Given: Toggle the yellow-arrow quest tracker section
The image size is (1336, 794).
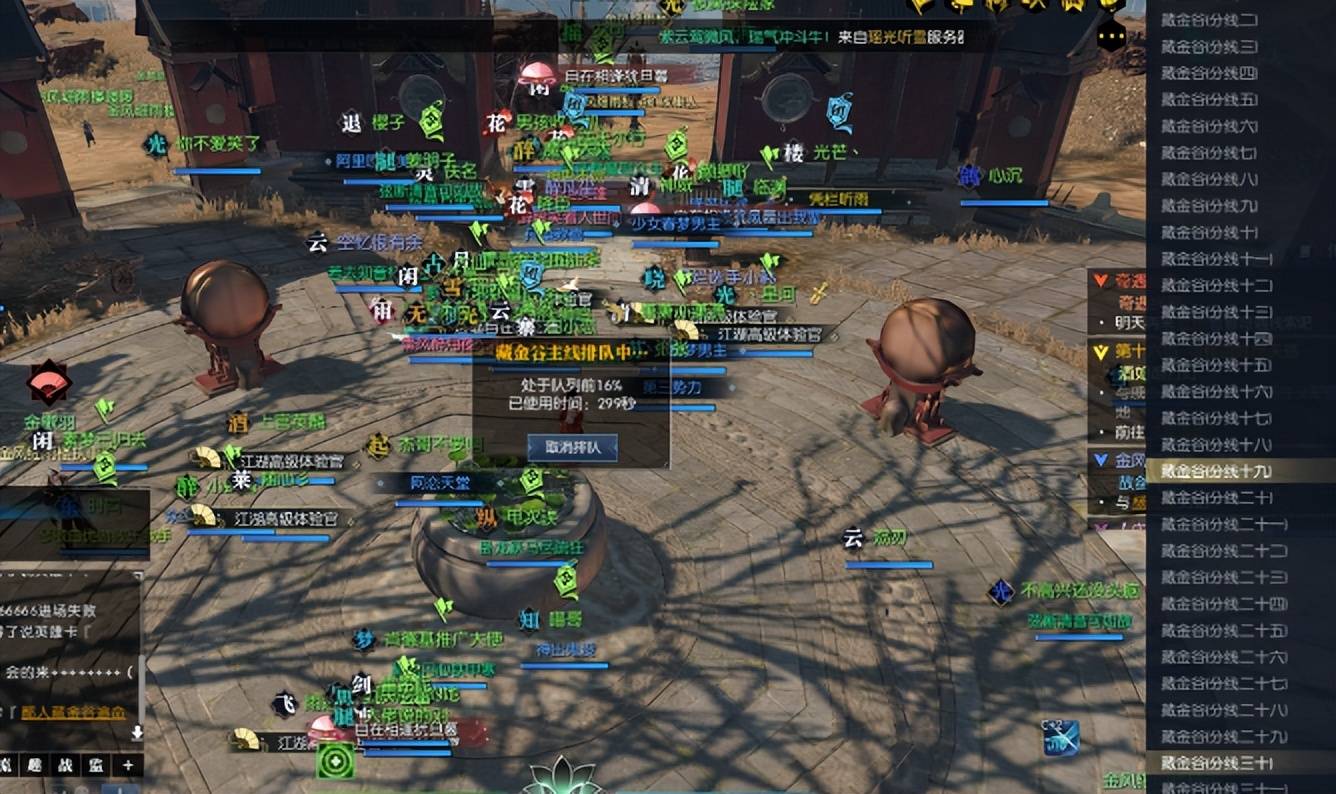Looking at the screenshot, I should pos(1101,352).
